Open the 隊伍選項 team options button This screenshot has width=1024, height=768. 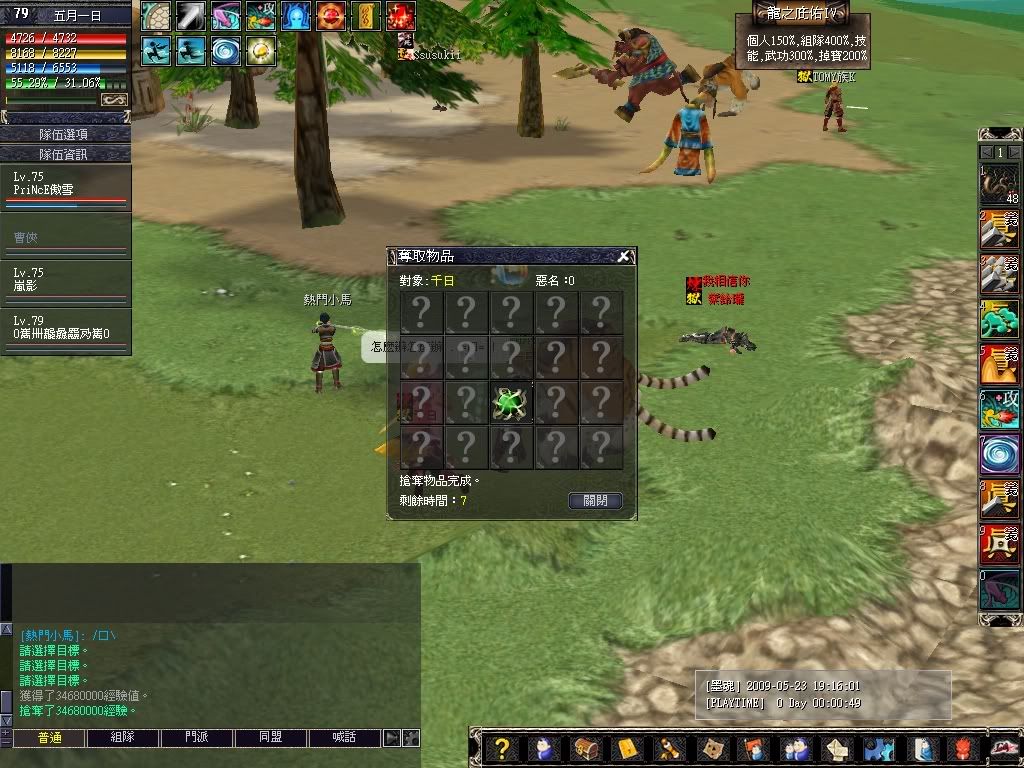click(x=65, y=134)
